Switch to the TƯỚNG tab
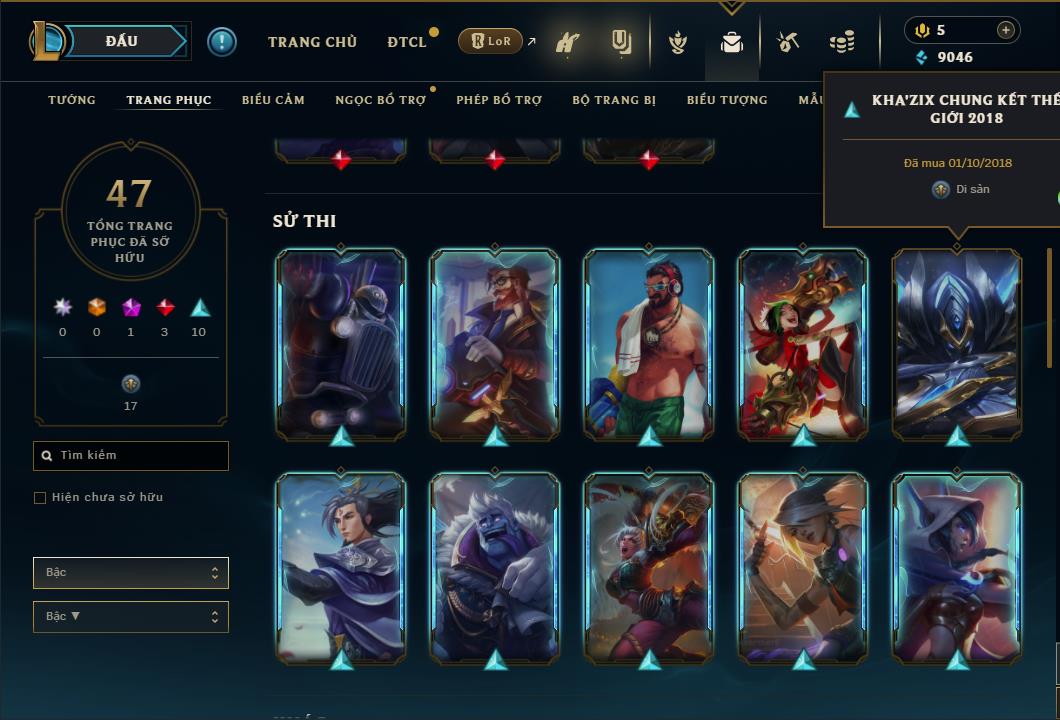 coord(72,100)
